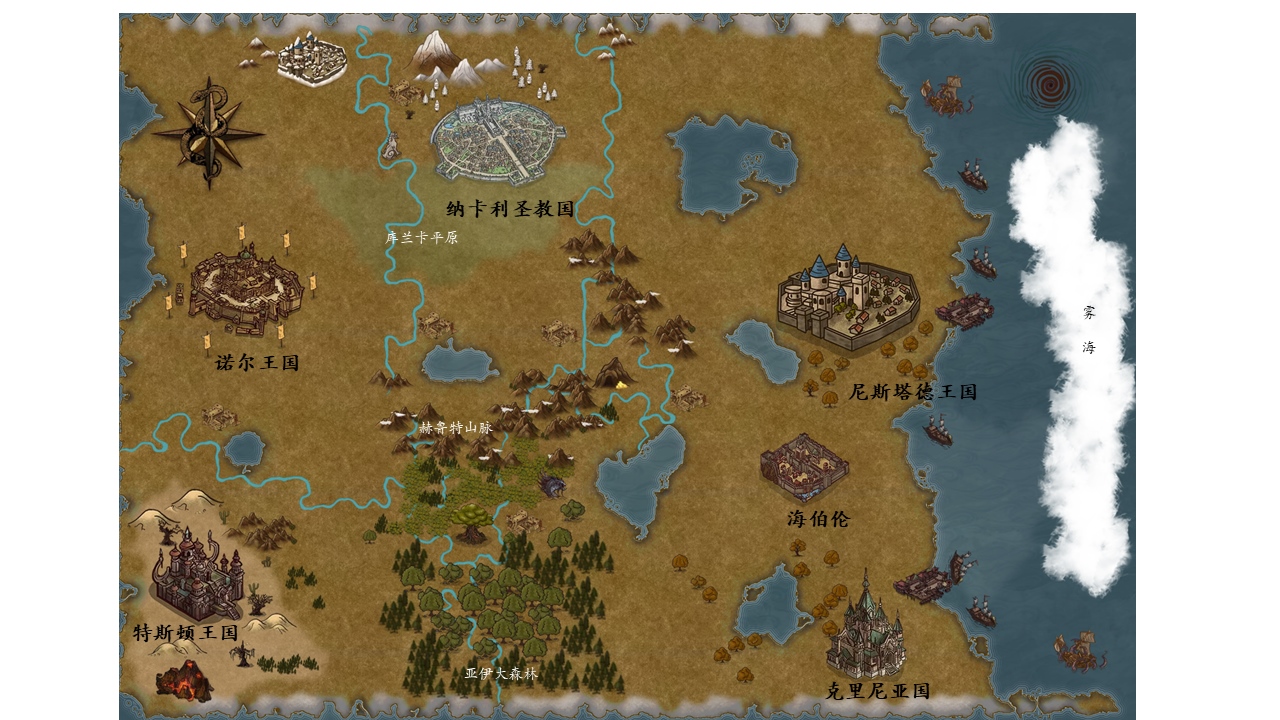Choose the 诺尔王国 fortress location
1280x720 pixels.
pos(246,291)
